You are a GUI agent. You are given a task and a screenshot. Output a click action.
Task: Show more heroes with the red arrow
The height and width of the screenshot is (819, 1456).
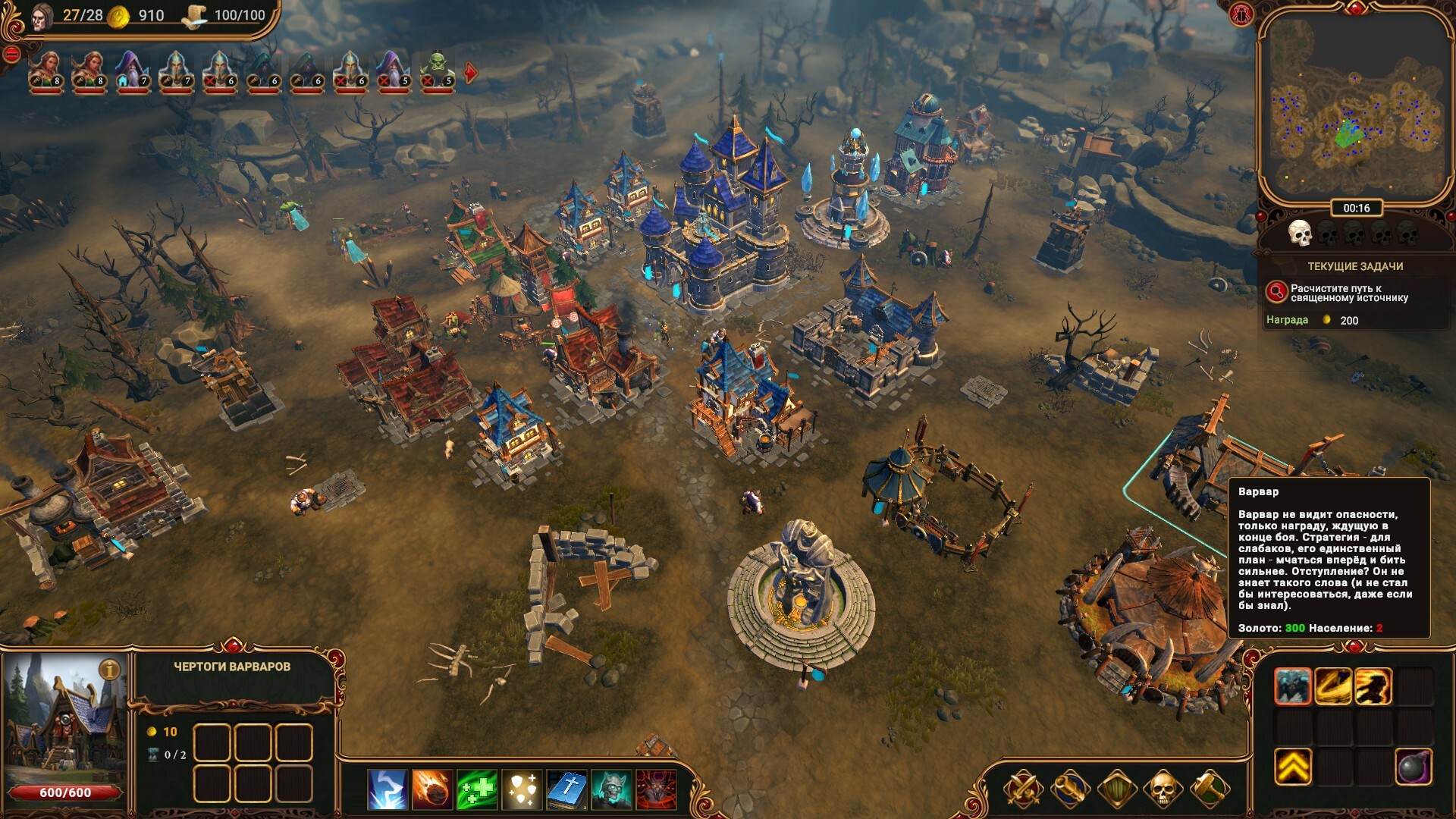(471, 73)
